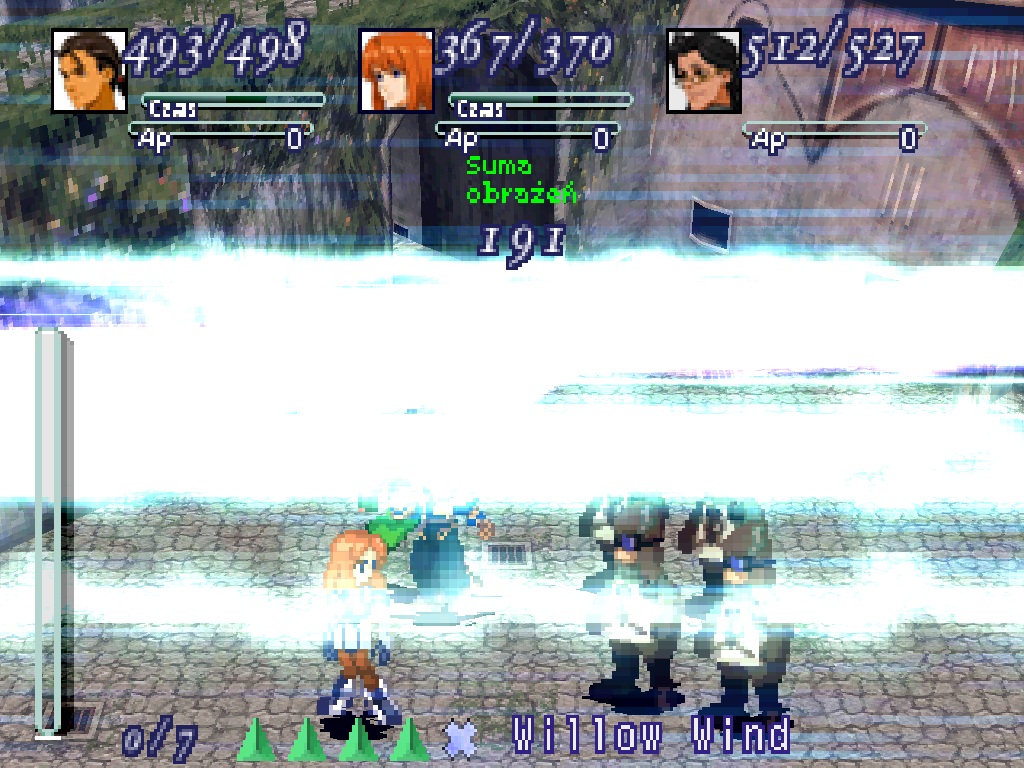The image size is (1024, 768).
Task: Choose the orange-haired woman's portrait
Action: pyautogui.click(x=396, y=70)
